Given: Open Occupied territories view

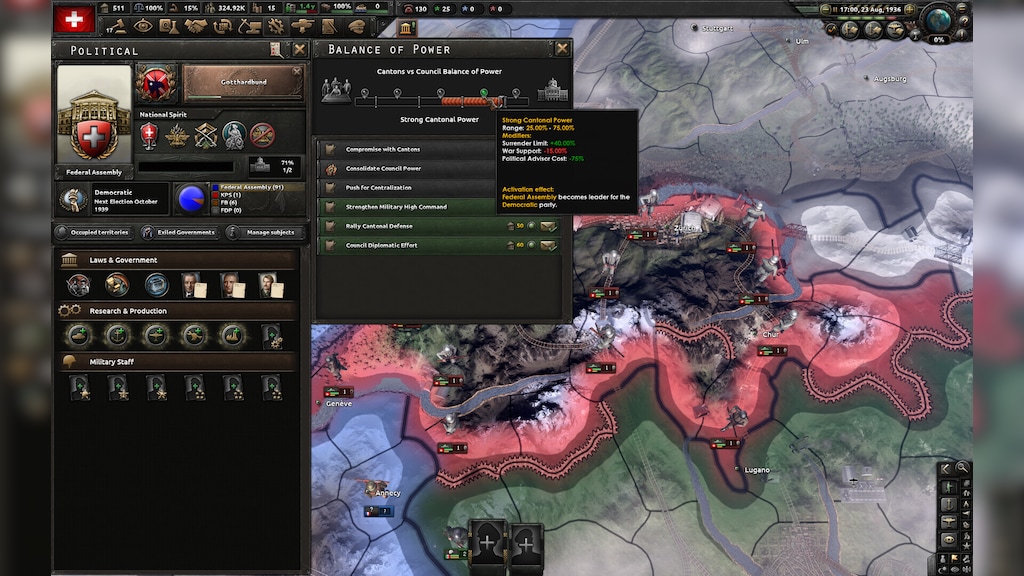Looking at the screenshot, I should coord(93,232).
